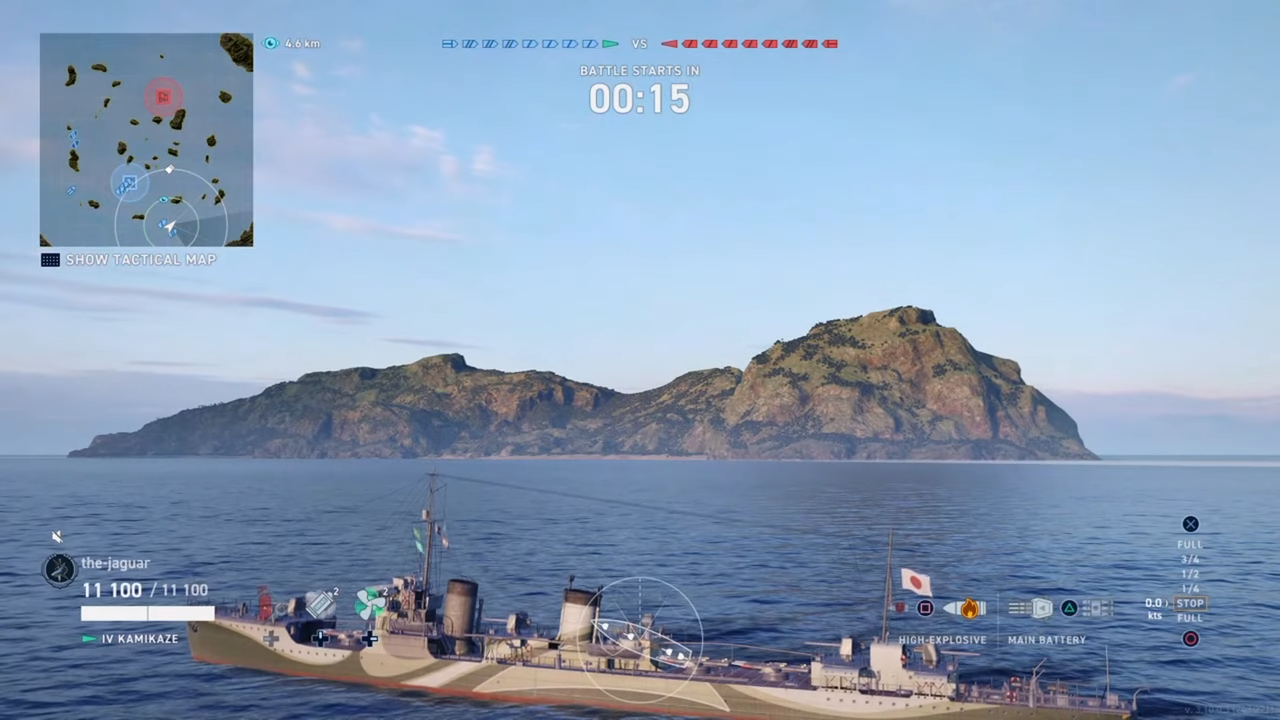Click the Triangle button battery prompt icon
Screen dimensions: 1280x720
pos(1069,607)
